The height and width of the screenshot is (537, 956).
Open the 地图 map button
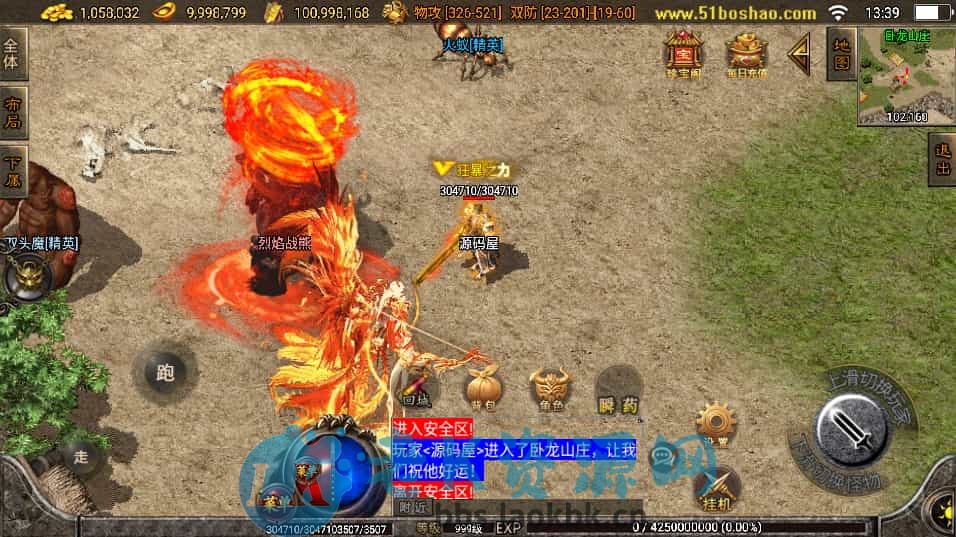coord(841,55)
